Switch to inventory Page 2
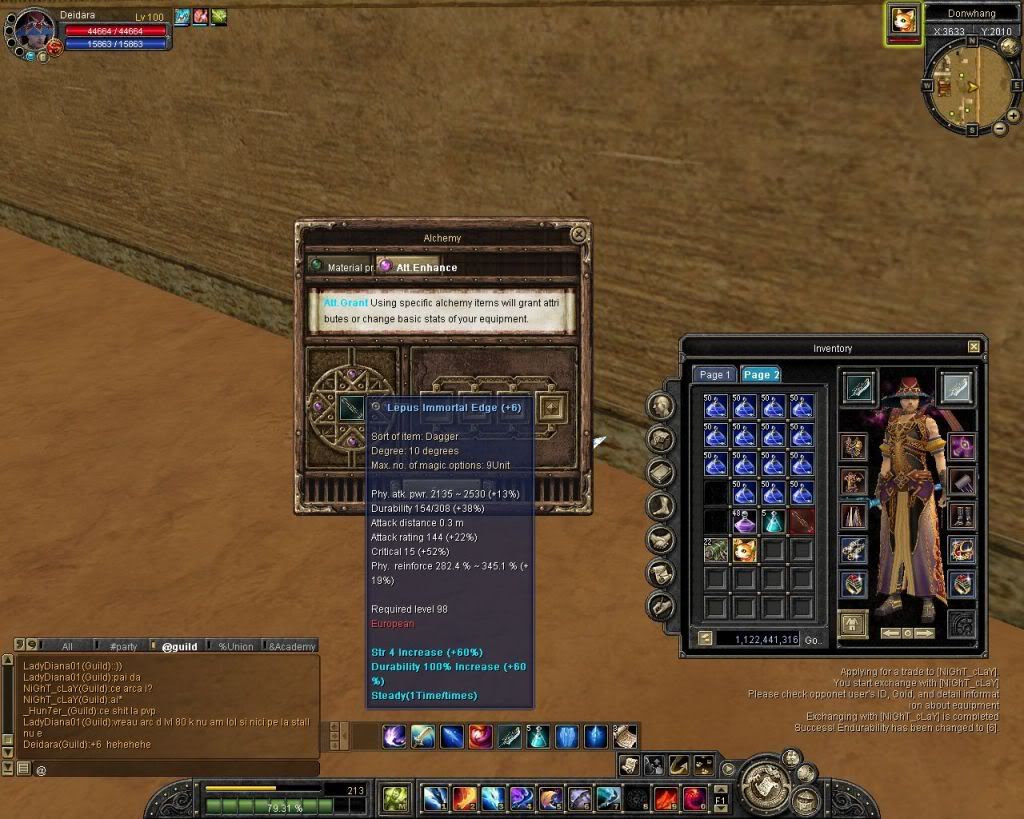 (x=761, y=374)
